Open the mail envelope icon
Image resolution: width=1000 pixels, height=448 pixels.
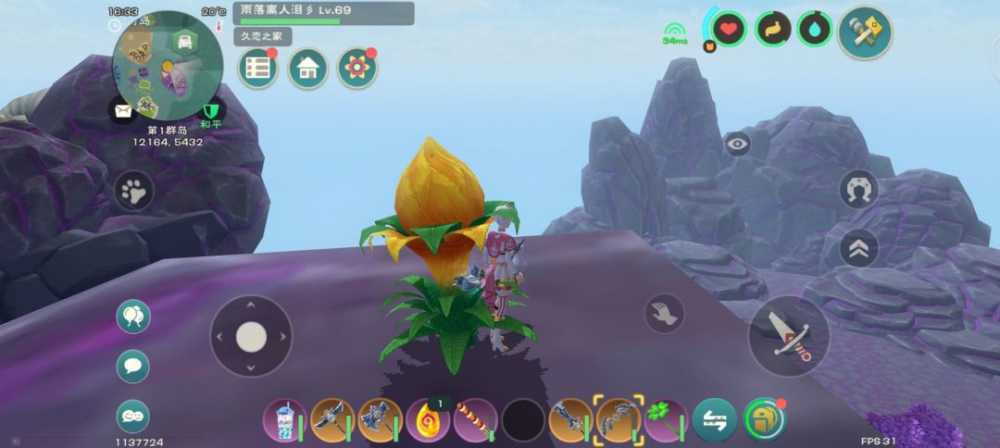123,111
